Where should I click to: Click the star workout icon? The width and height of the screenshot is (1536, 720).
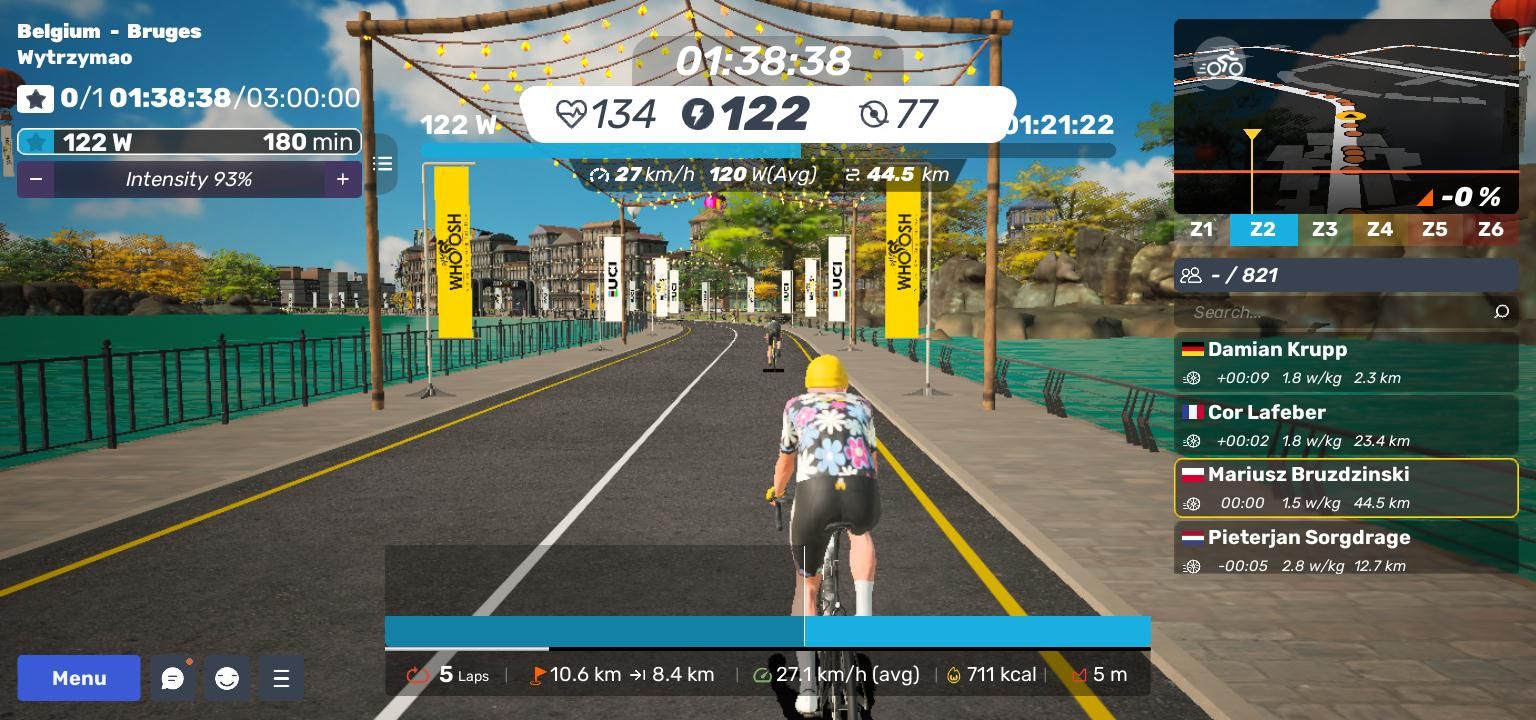(x=36, y=99)
